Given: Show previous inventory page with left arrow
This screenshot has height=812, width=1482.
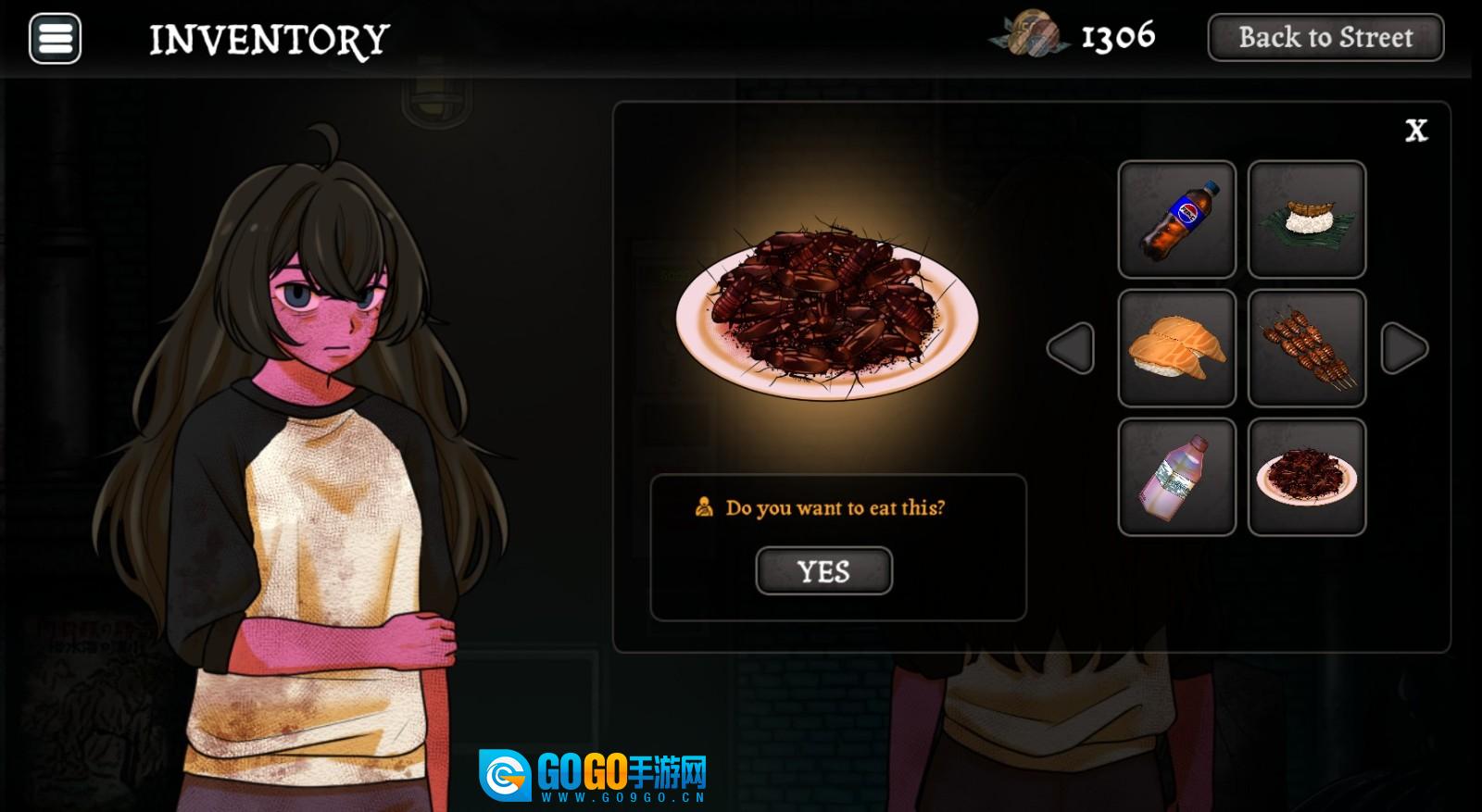Looking at the screenshot, I should [x=1071, y=348].
